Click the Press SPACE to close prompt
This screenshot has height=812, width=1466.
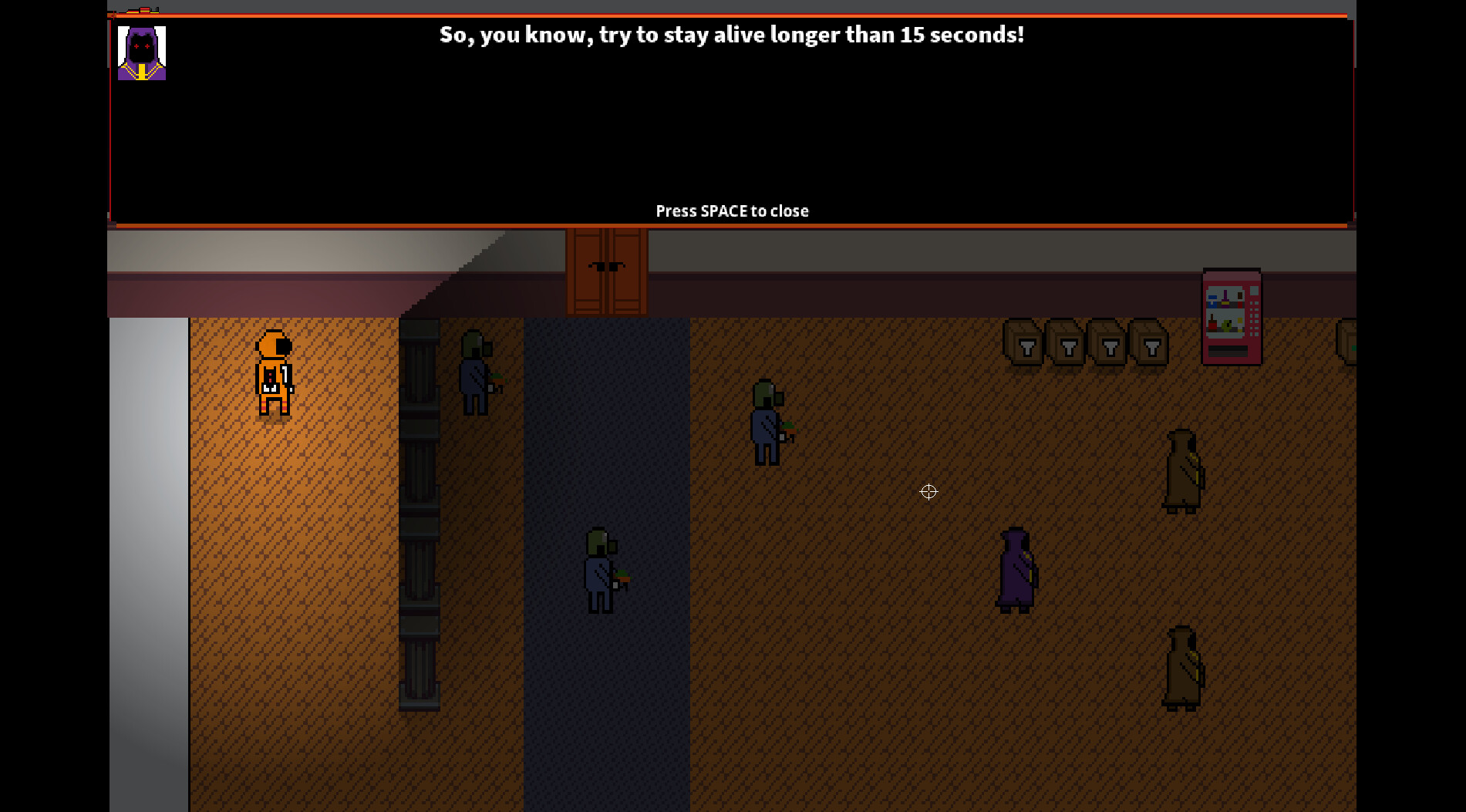[x=731, y=211]
